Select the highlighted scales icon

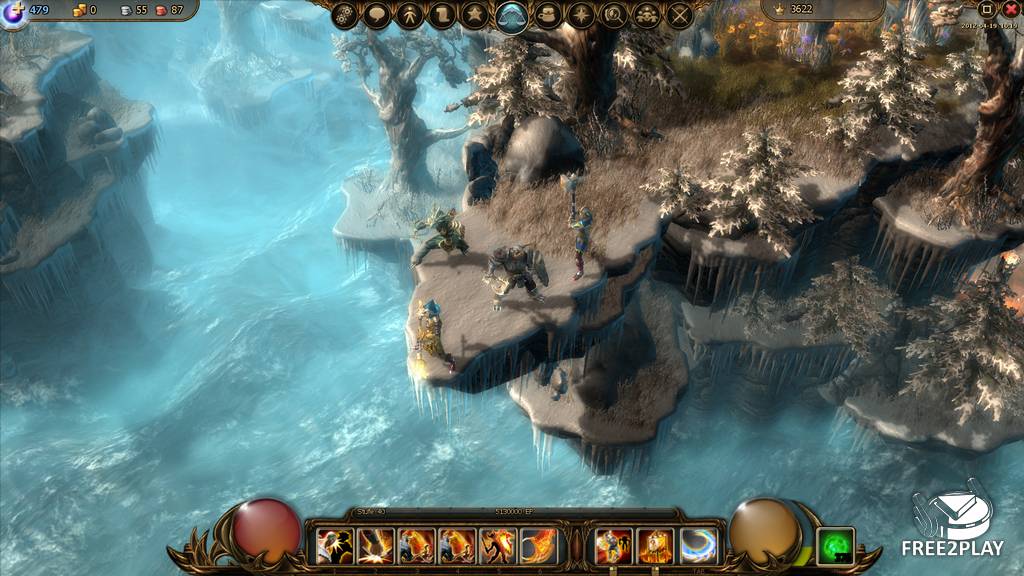512,16
